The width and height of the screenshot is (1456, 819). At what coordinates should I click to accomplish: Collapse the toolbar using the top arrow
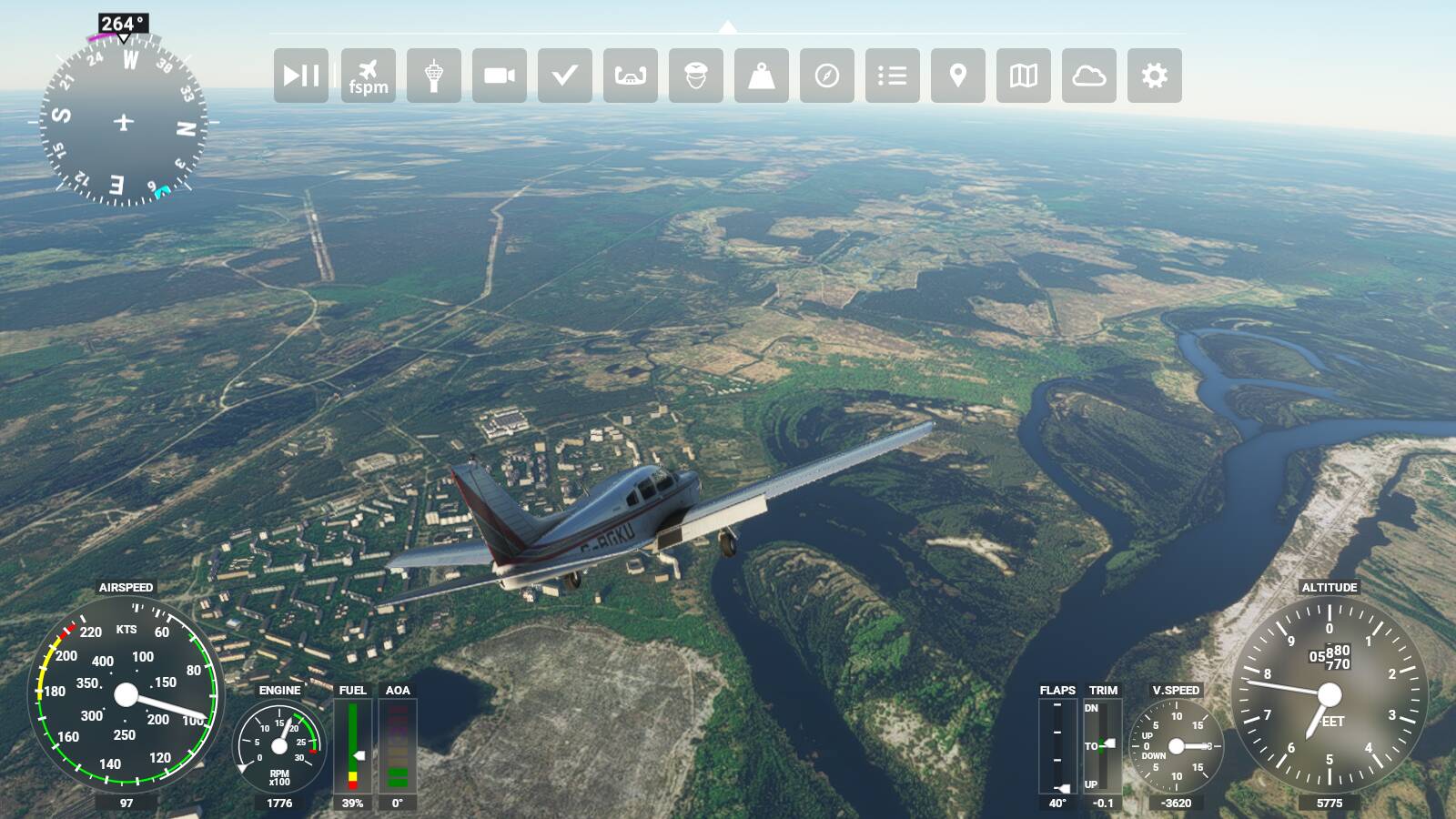727,27
